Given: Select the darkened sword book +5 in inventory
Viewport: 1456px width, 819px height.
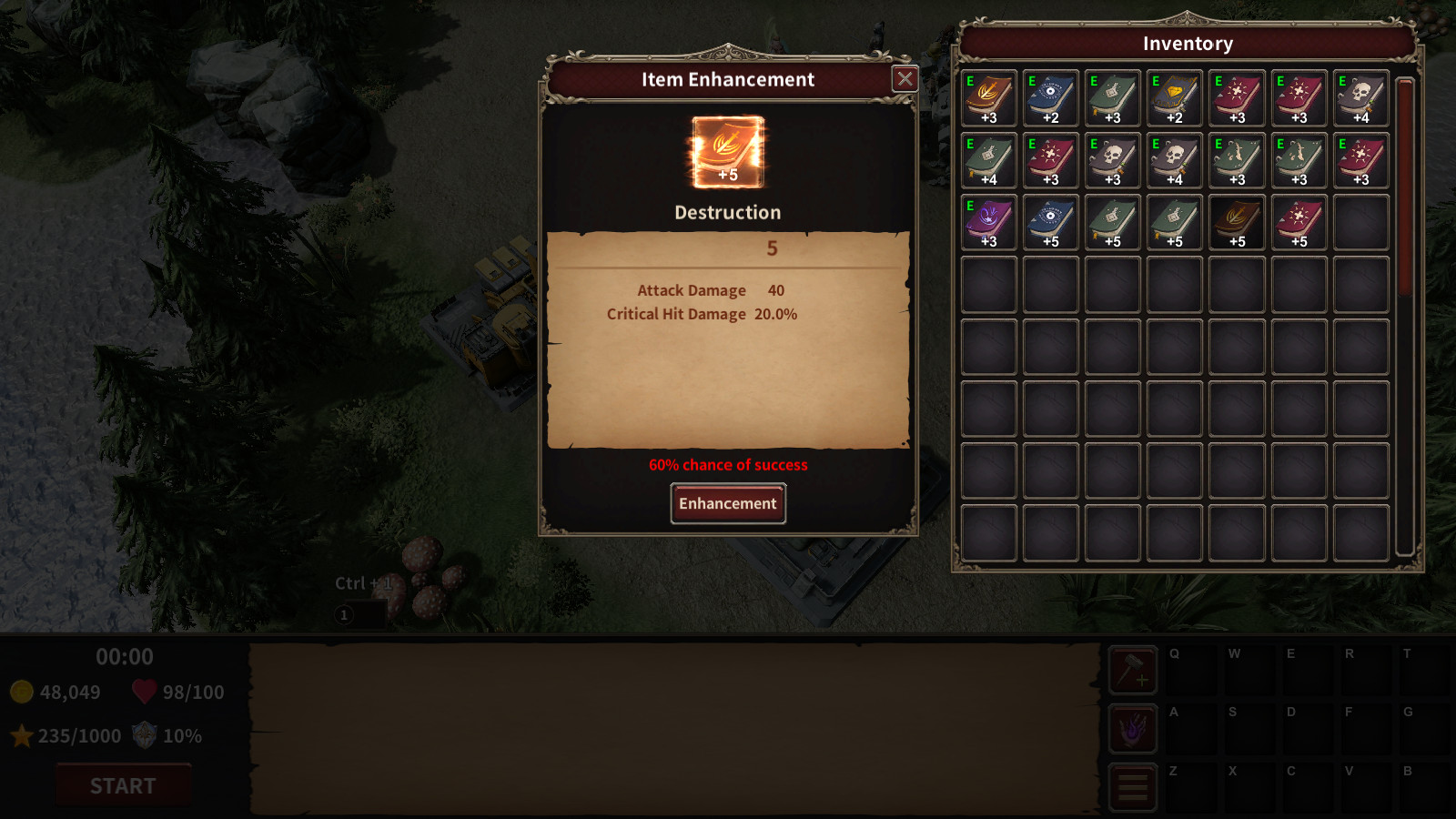Looking at the screenshot, I should point(1237,222).
